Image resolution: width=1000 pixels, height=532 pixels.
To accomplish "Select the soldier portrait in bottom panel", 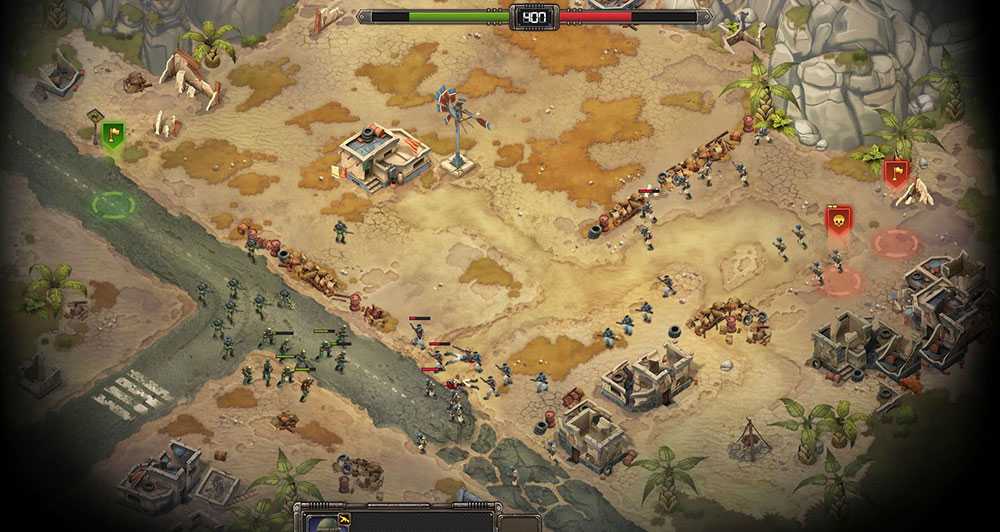I will (x=323, y=522).
